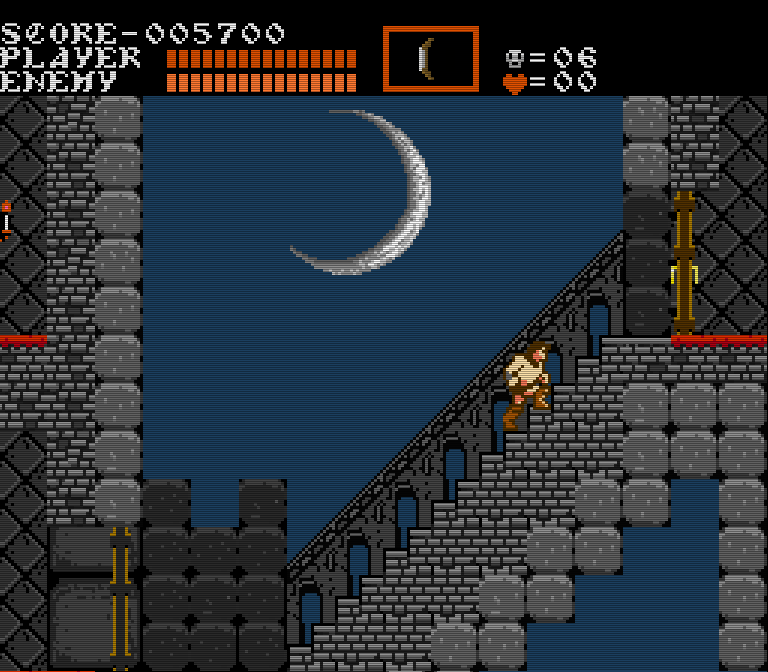Viewport: 768px width, 672px height.
Task: Select the boomerang sub-weapon box
Action: [430, 59]
